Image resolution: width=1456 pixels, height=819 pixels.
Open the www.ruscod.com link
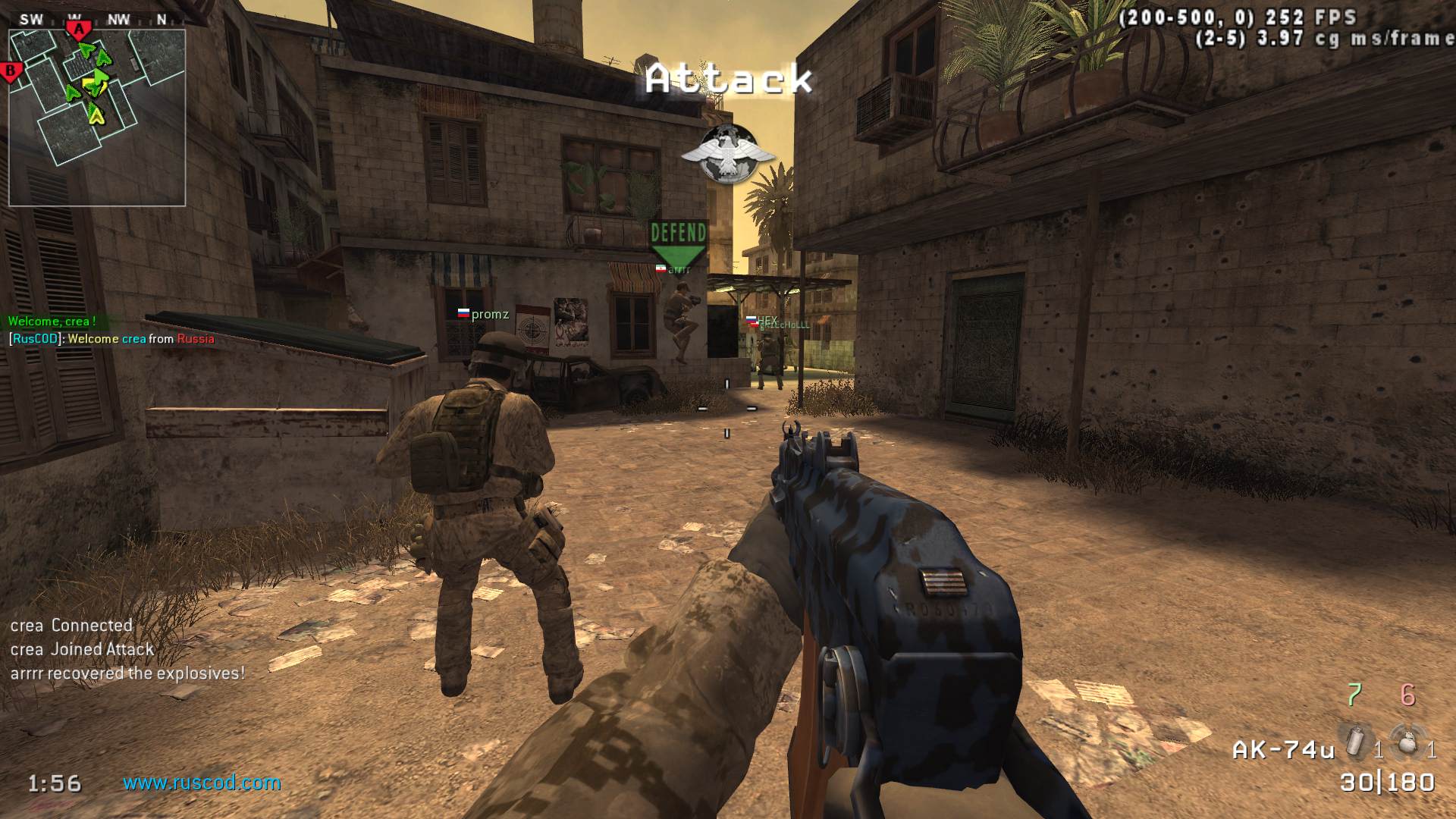click(202, 783)
